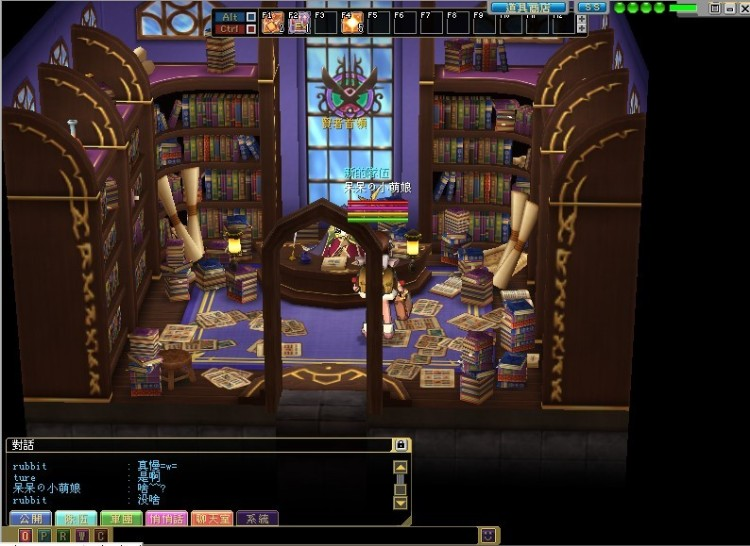Viewport: 750px width, 546px height.
Task: Toggle the Ctrl hotbar checkbox
Action: pos(250,28)
